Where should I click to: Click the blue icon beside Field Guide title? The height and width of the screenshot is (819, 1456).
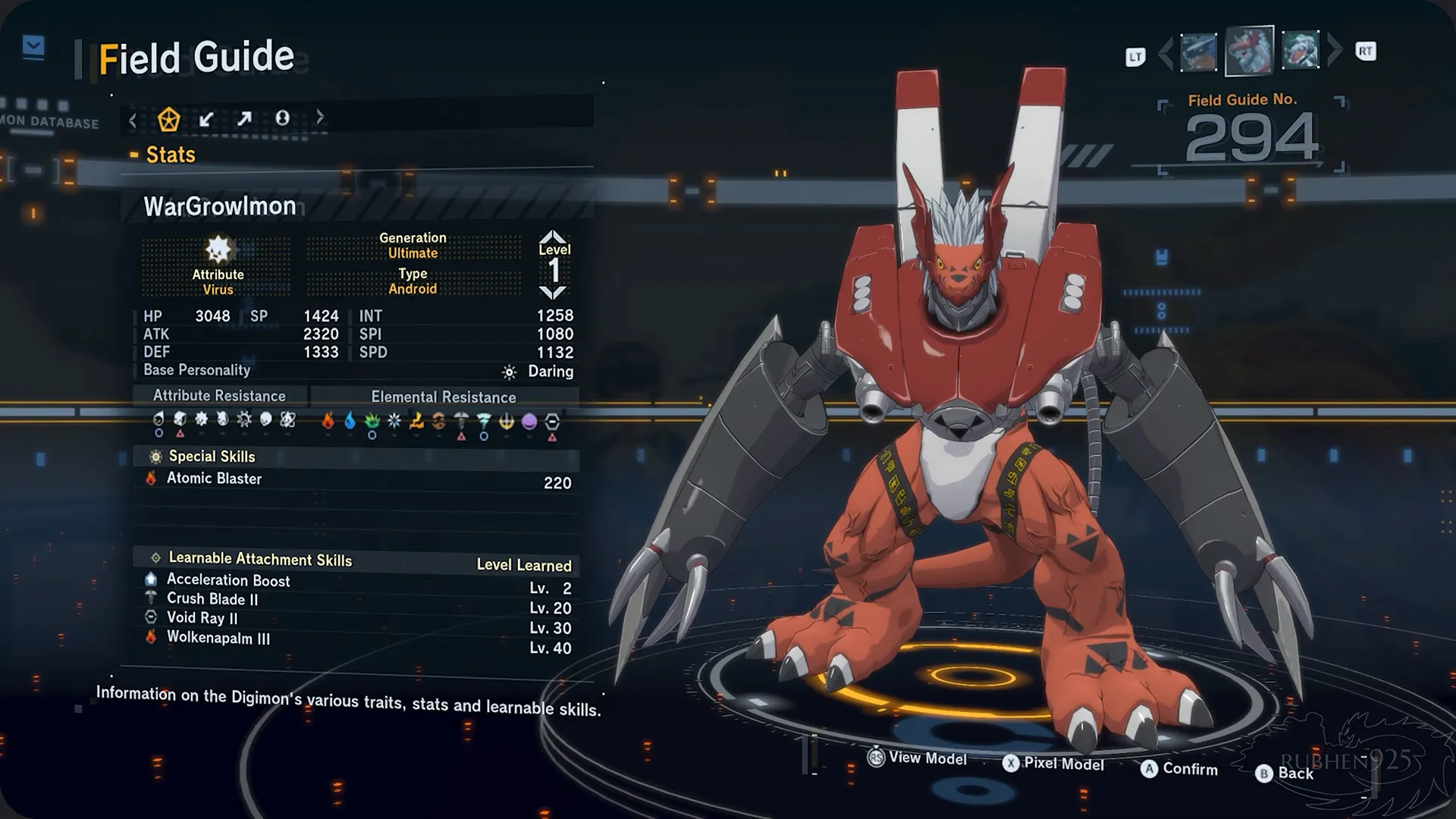point(33,47)
